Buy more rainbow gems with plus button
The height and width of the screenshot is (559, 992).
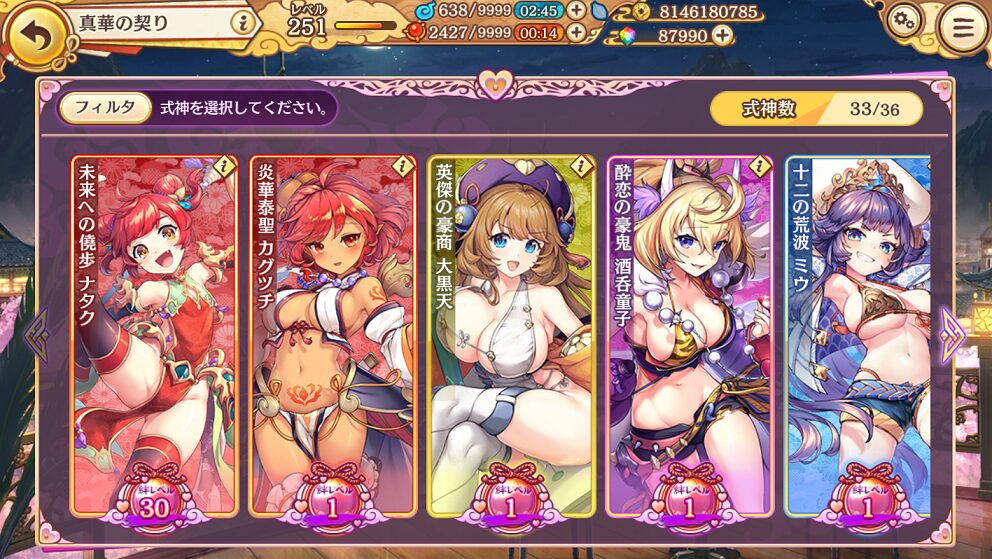point(721,35)
